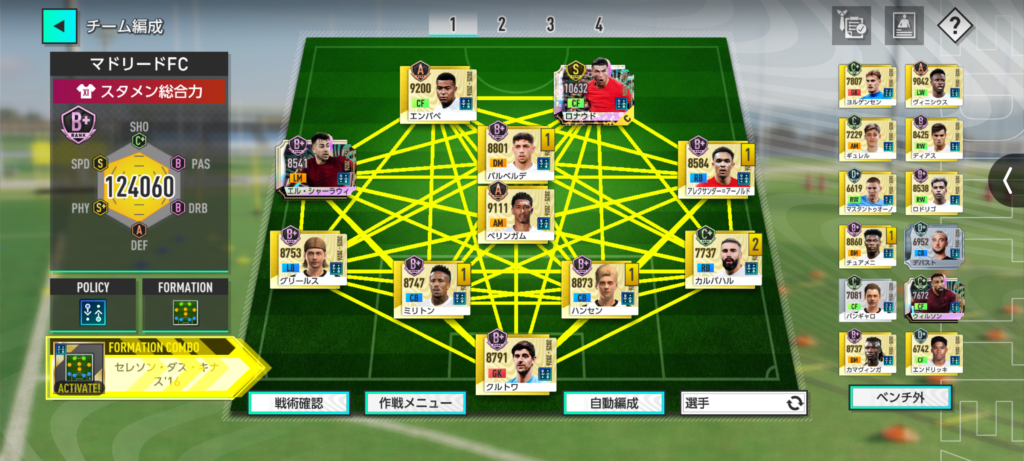Open the FORMATION selection panel
1024x461 pixels.
coord(185,304)
